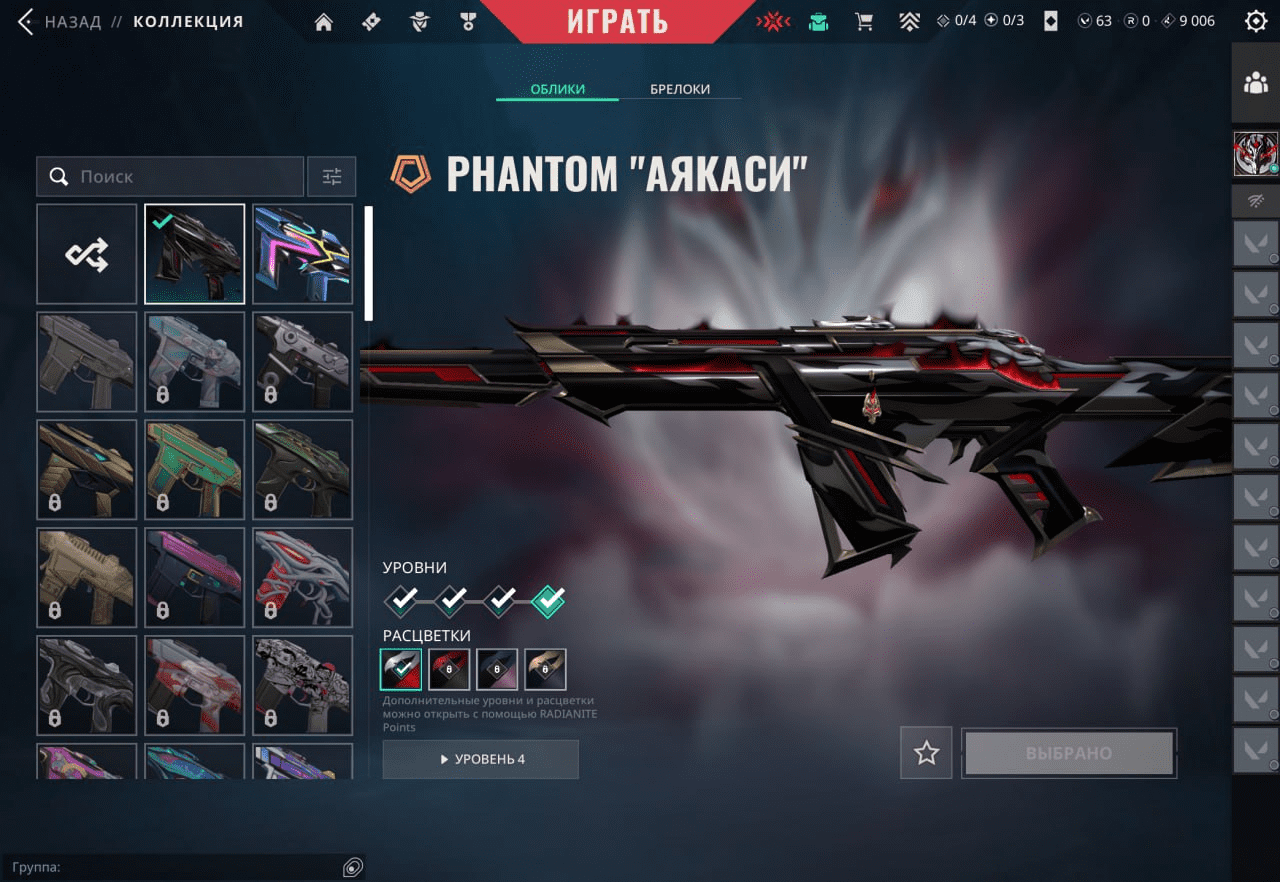Click the ВЫБРАНО button
The image size is (1280, 882).
1068,753
